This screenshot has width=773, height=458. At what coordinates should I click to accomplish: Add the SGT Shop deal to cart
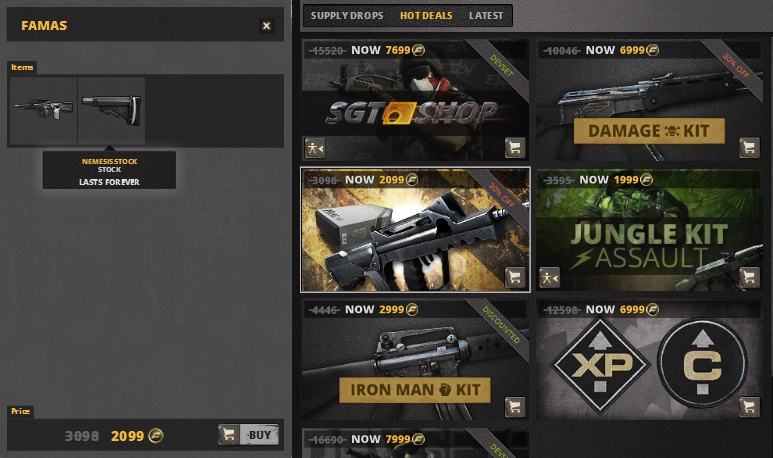[x=514, y=148]
